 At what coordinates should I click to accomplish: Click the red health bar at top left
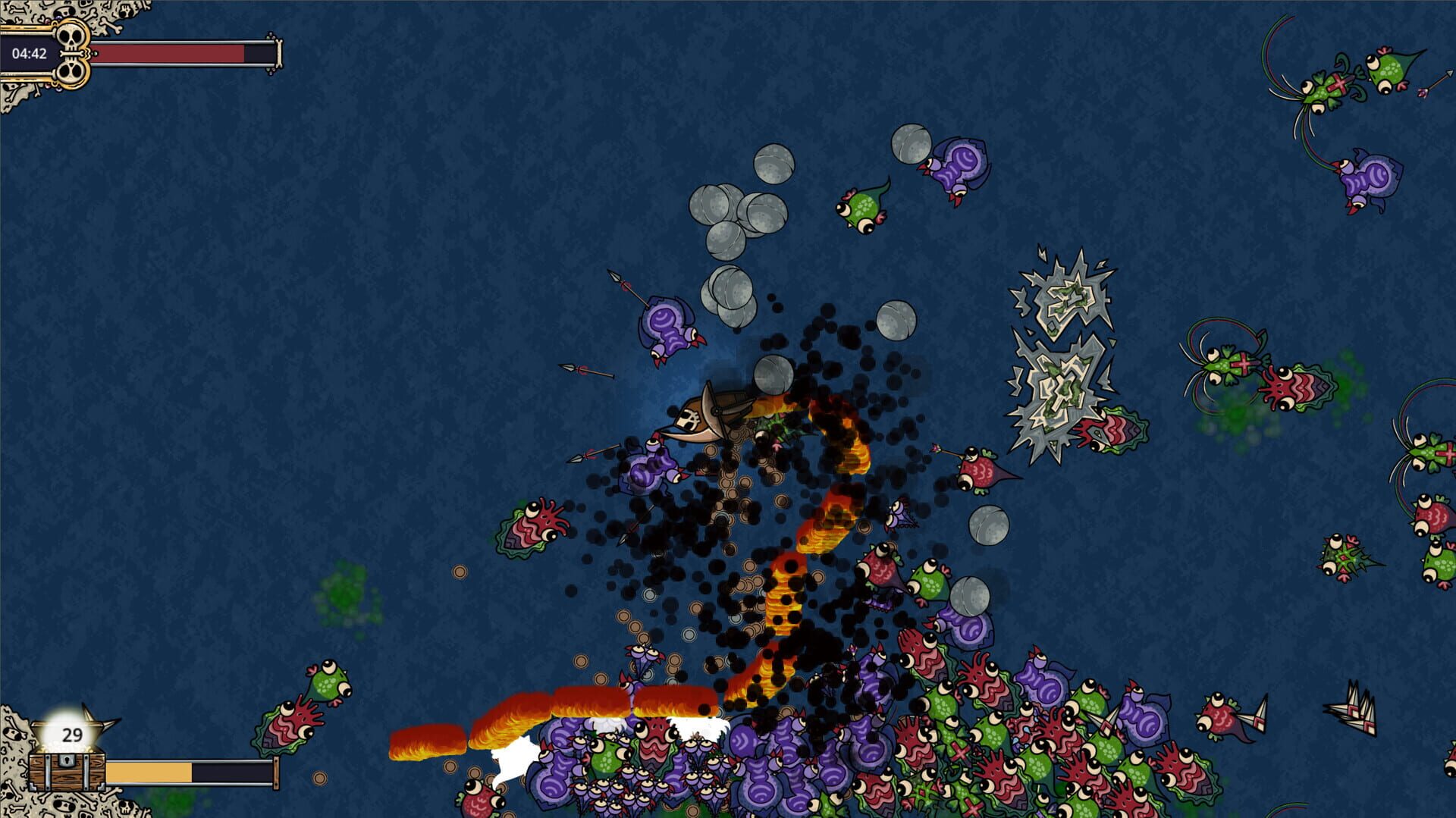click(x=167, y=55)
